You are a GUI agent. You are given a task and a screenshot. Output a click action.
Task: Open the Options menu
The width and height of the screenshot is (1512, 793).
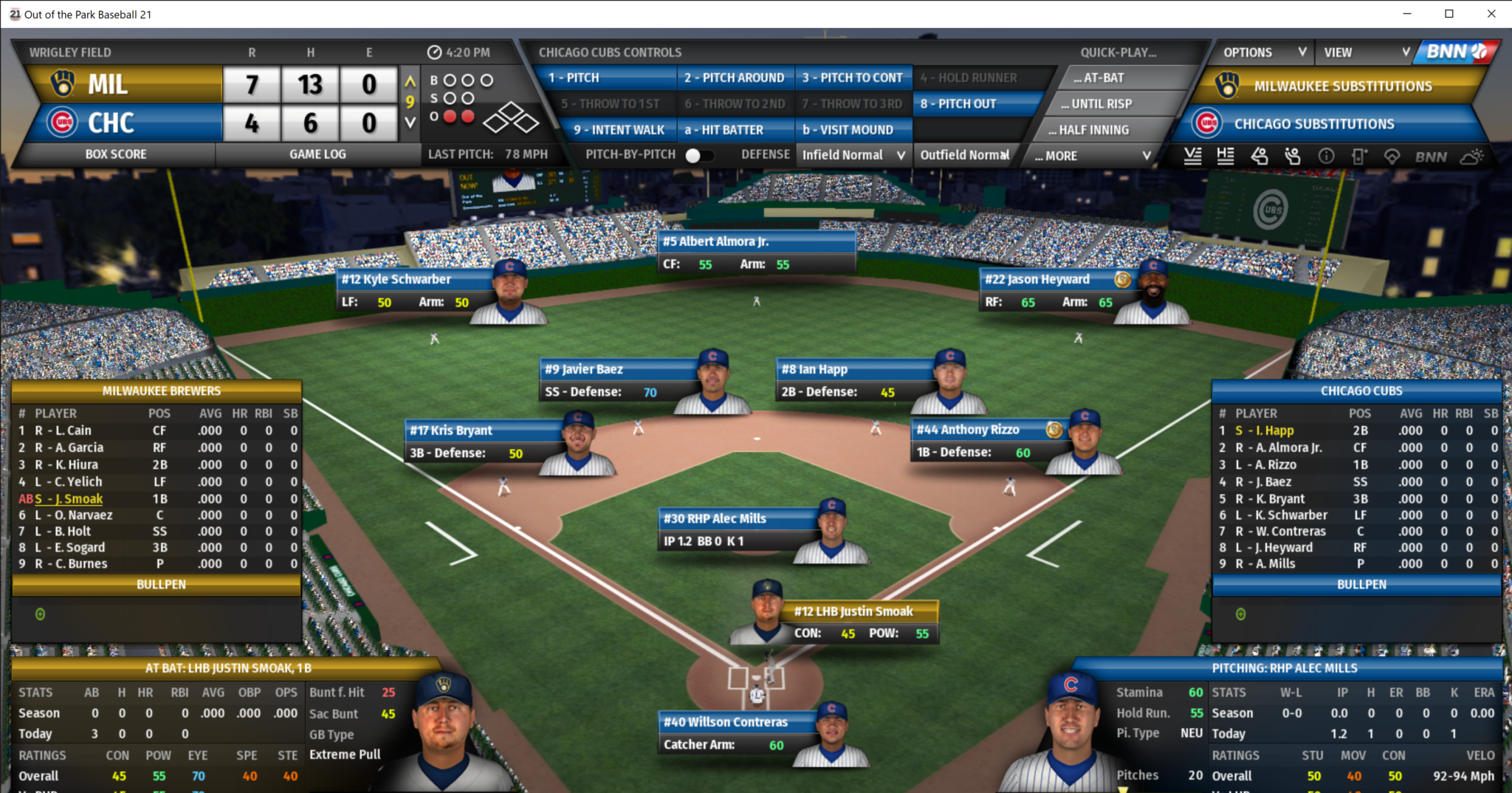point(1263,52)
